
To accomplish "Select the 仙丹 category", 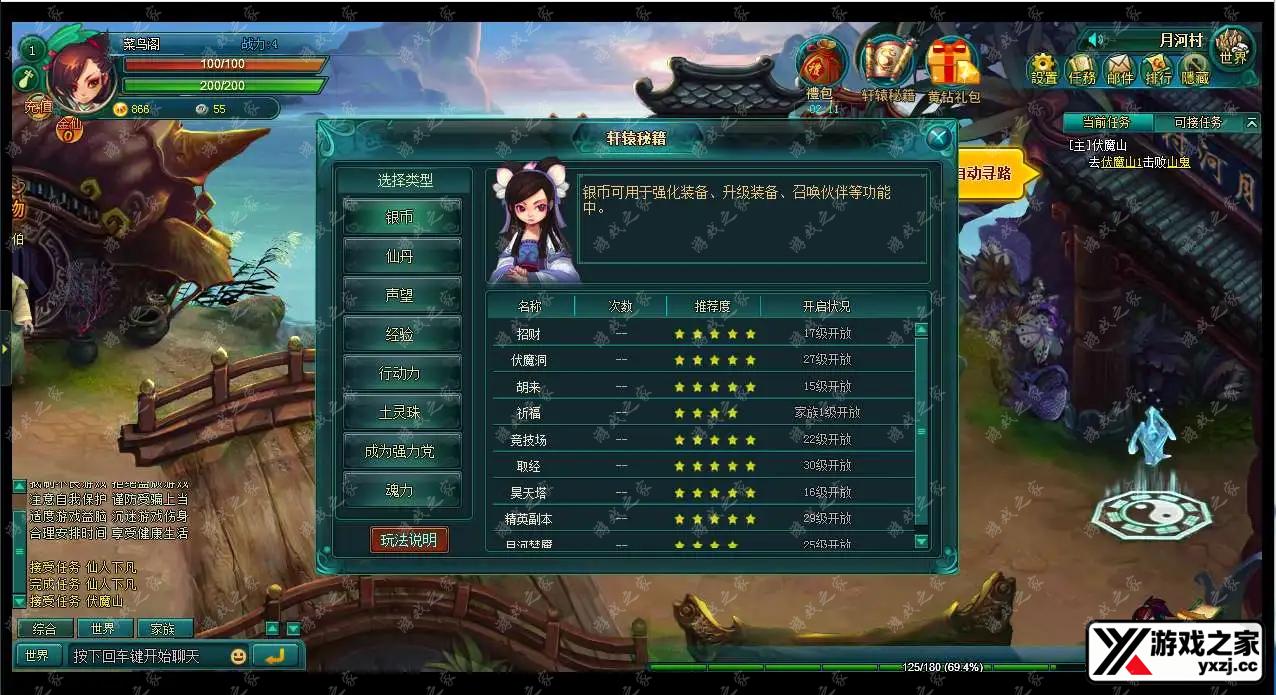I will (x=401, y=256).
